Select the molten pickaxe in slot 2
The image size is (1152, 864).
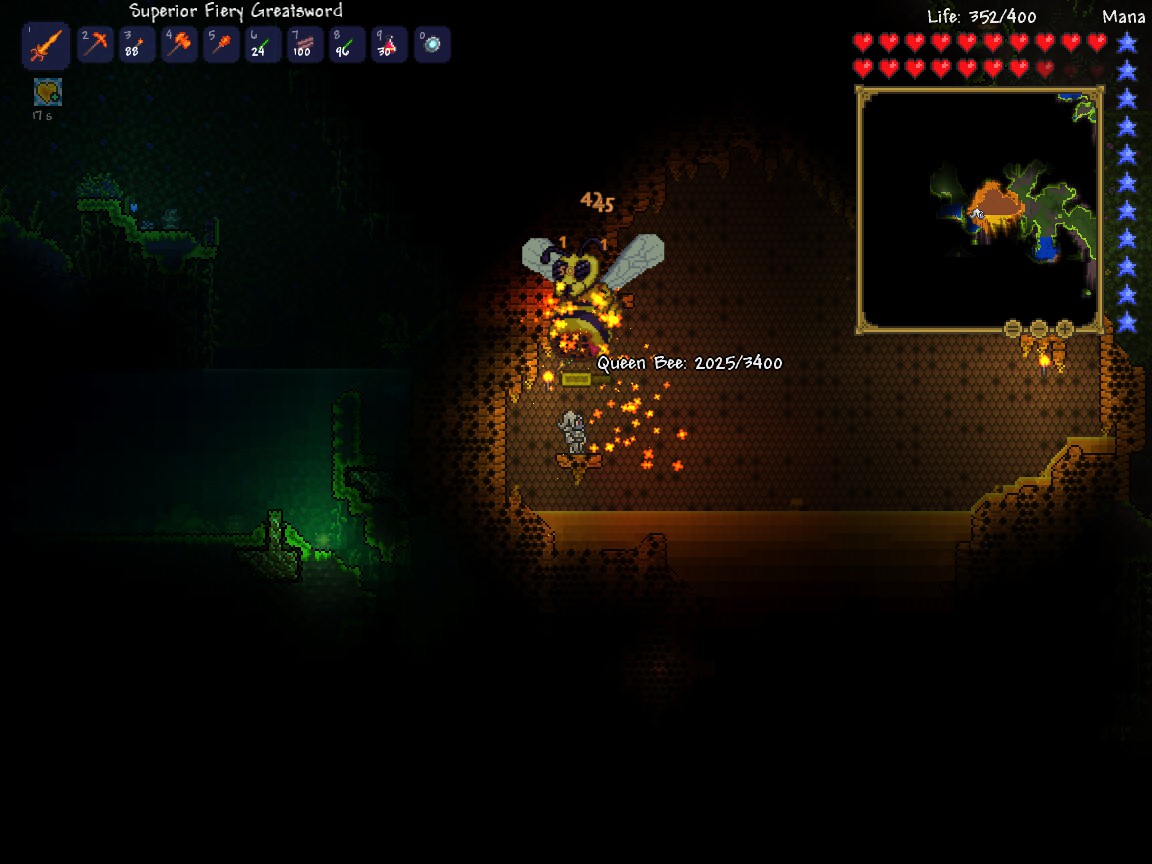click(x=95, y=45)
